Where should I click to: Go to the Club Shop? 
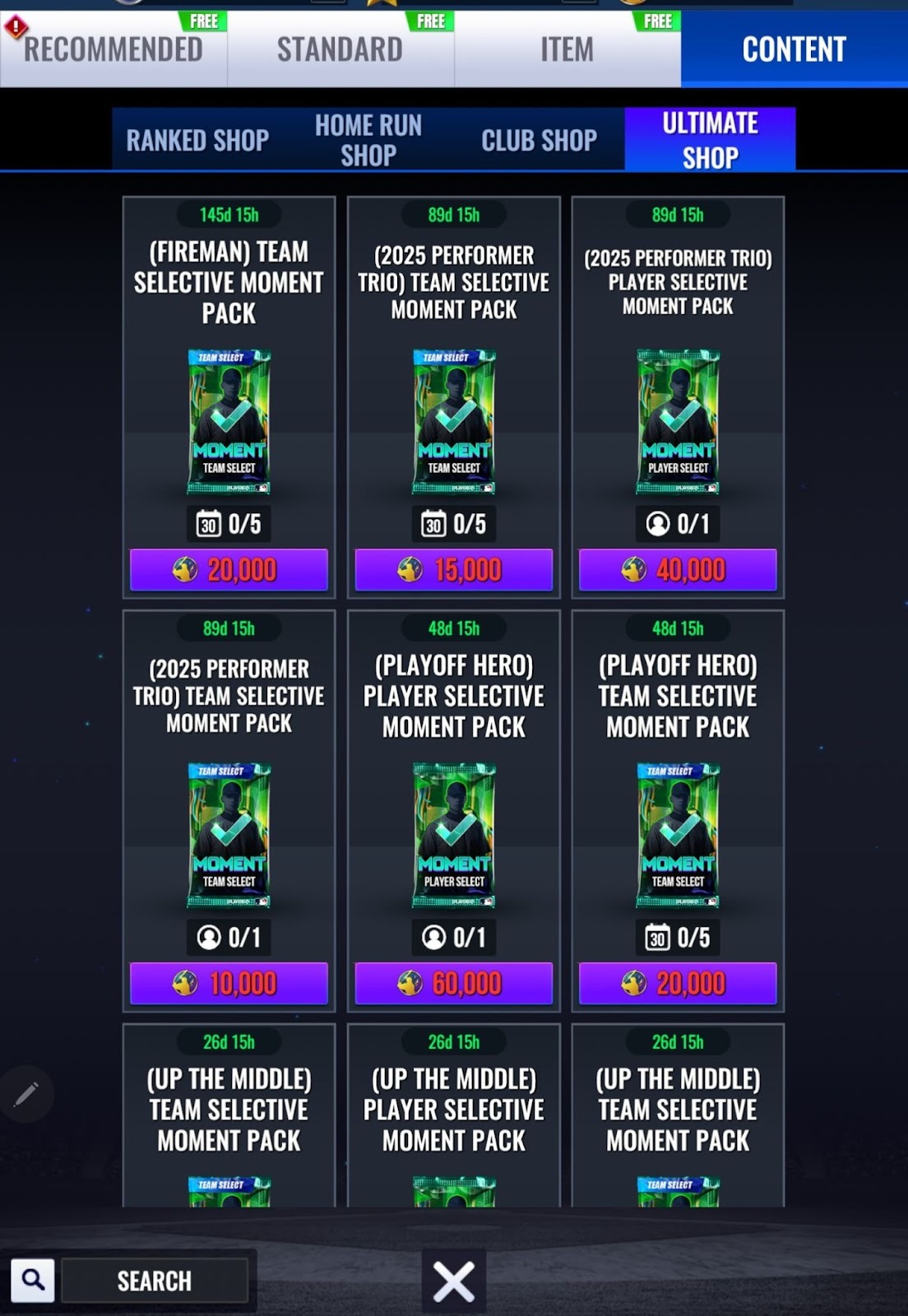(x=539, y=140)
